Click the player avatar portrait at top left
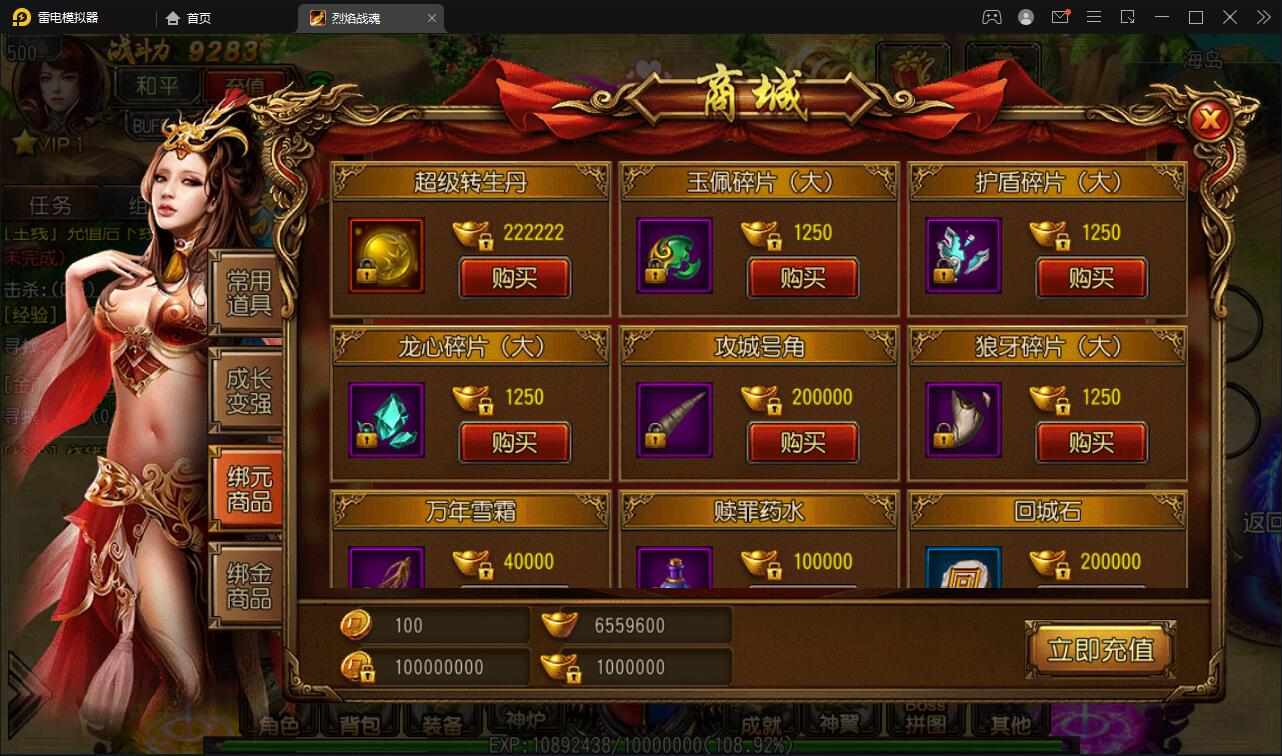Screen dimensions: 1282x756 [x=55, y=90]
